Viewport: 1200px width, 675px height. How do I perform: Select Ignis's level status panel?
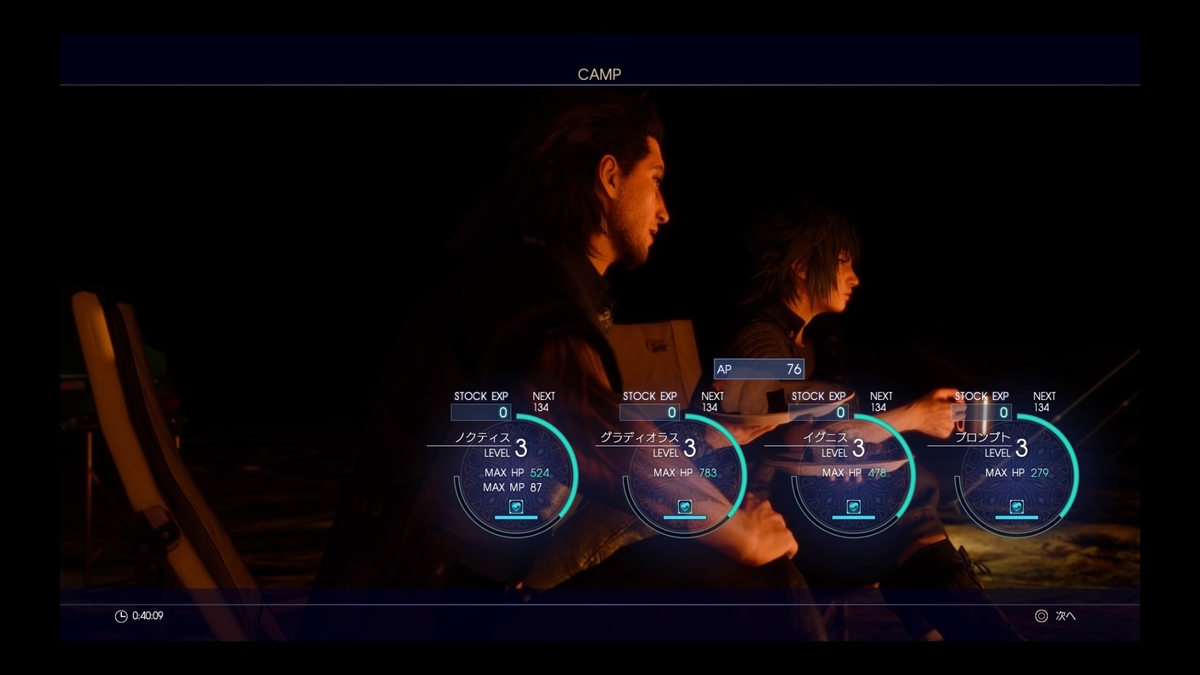[853, 472]
